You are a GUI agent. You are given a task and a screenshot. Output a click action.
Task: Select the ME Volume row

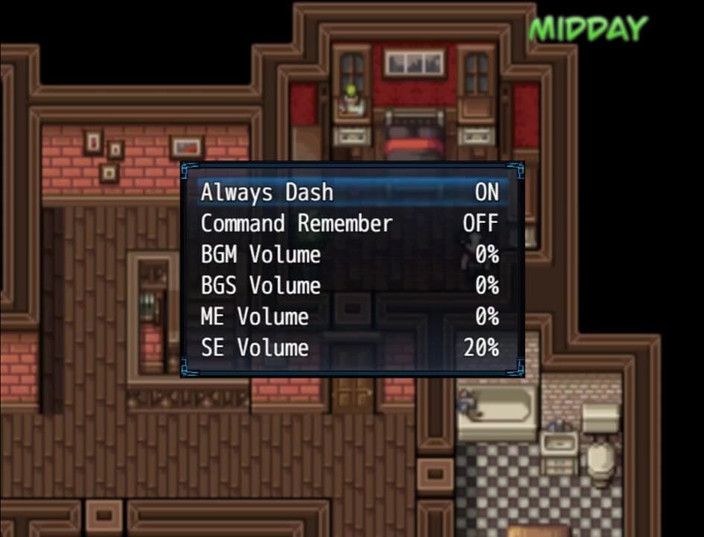pyautogui.click(x=349, y=317)
